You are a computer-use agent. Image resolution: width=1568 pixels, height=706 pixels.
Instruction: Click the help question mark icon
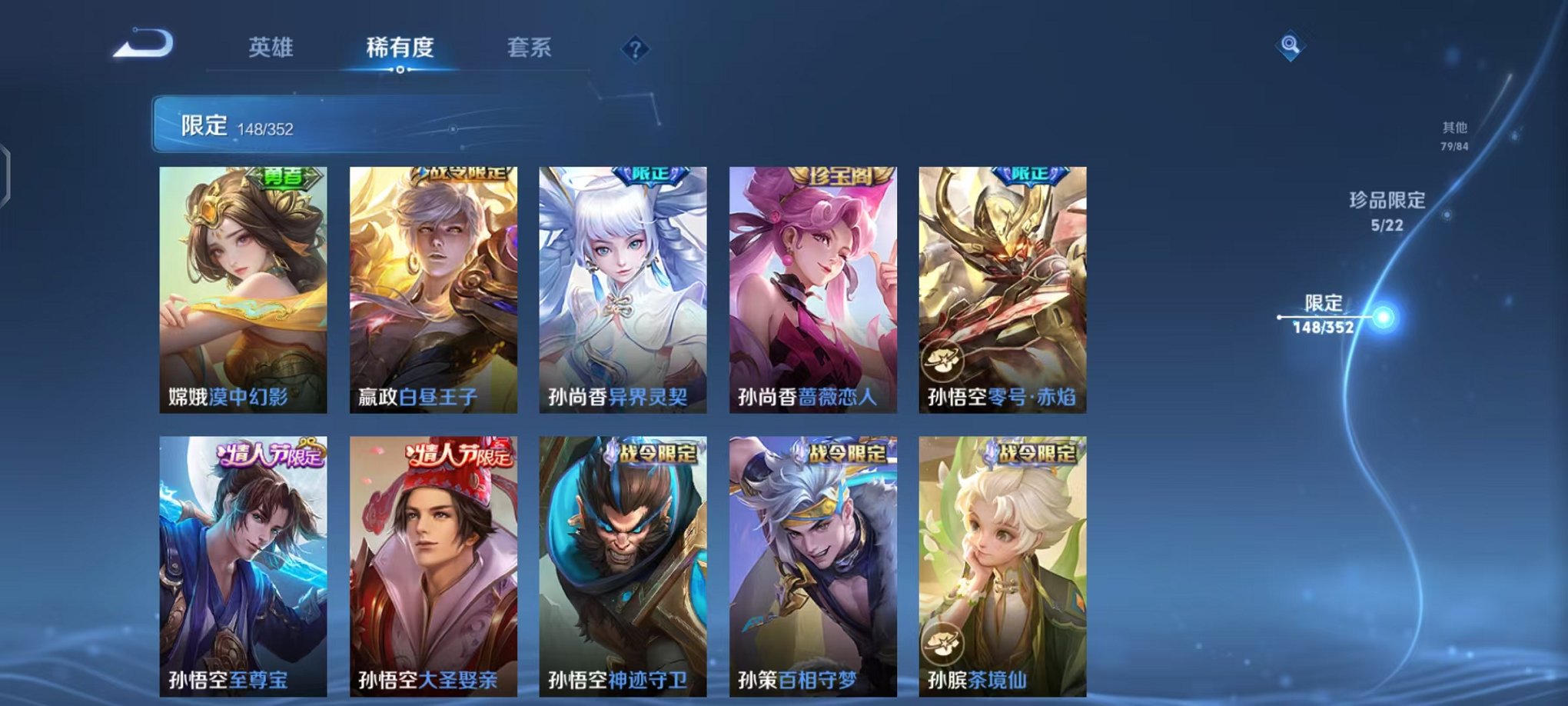point(634,50)
